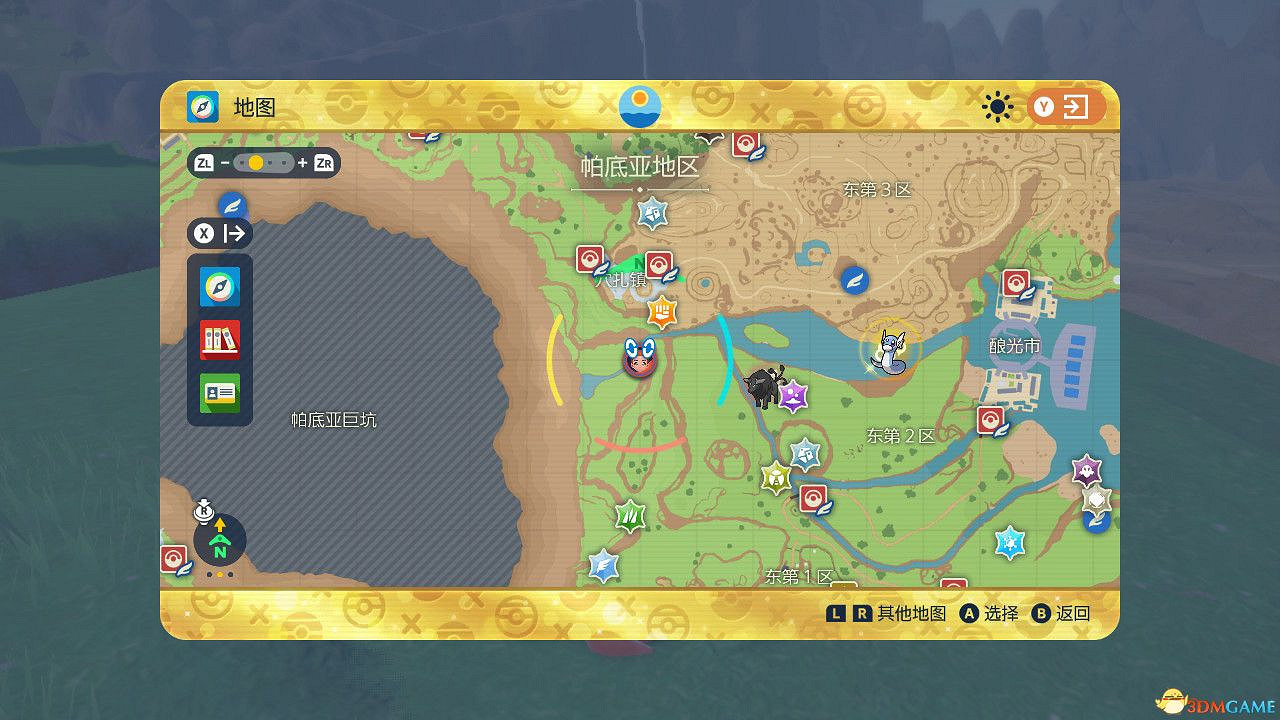
Task: Click the middle page dot under the compass
Action: tap(220, 575)
